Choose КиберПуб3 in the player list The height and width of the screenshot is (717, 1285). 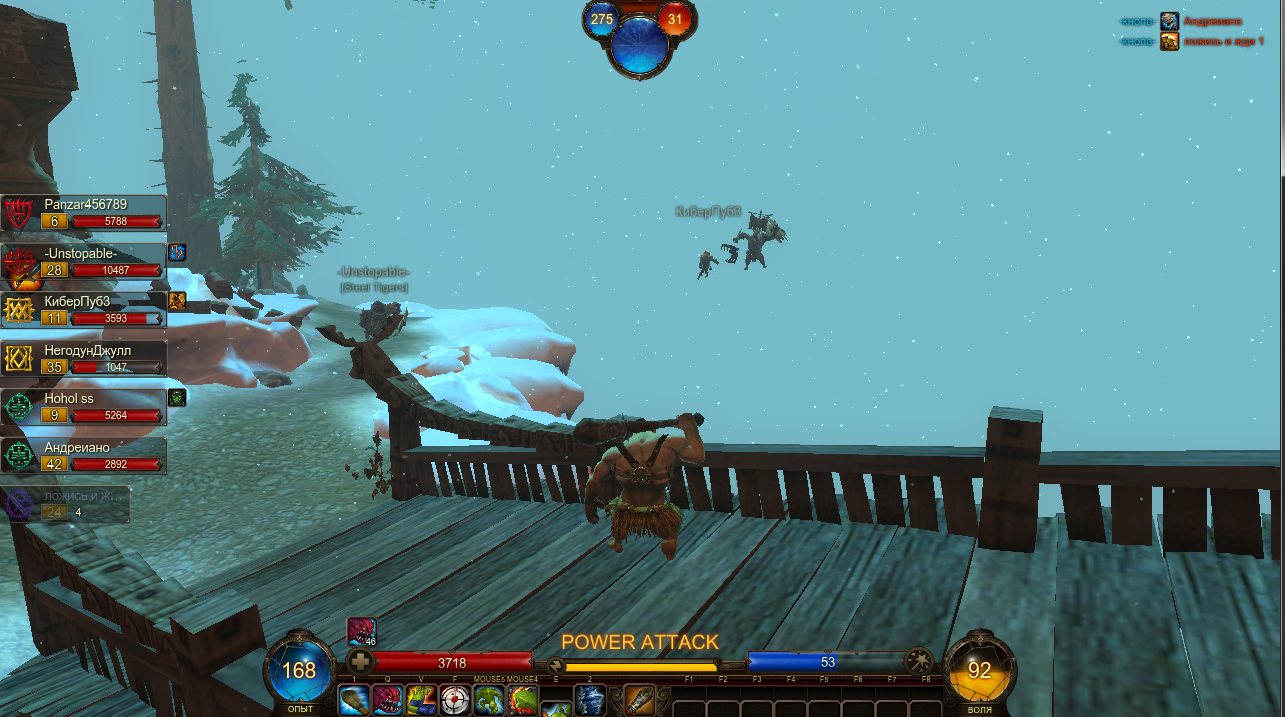point(84,310)
